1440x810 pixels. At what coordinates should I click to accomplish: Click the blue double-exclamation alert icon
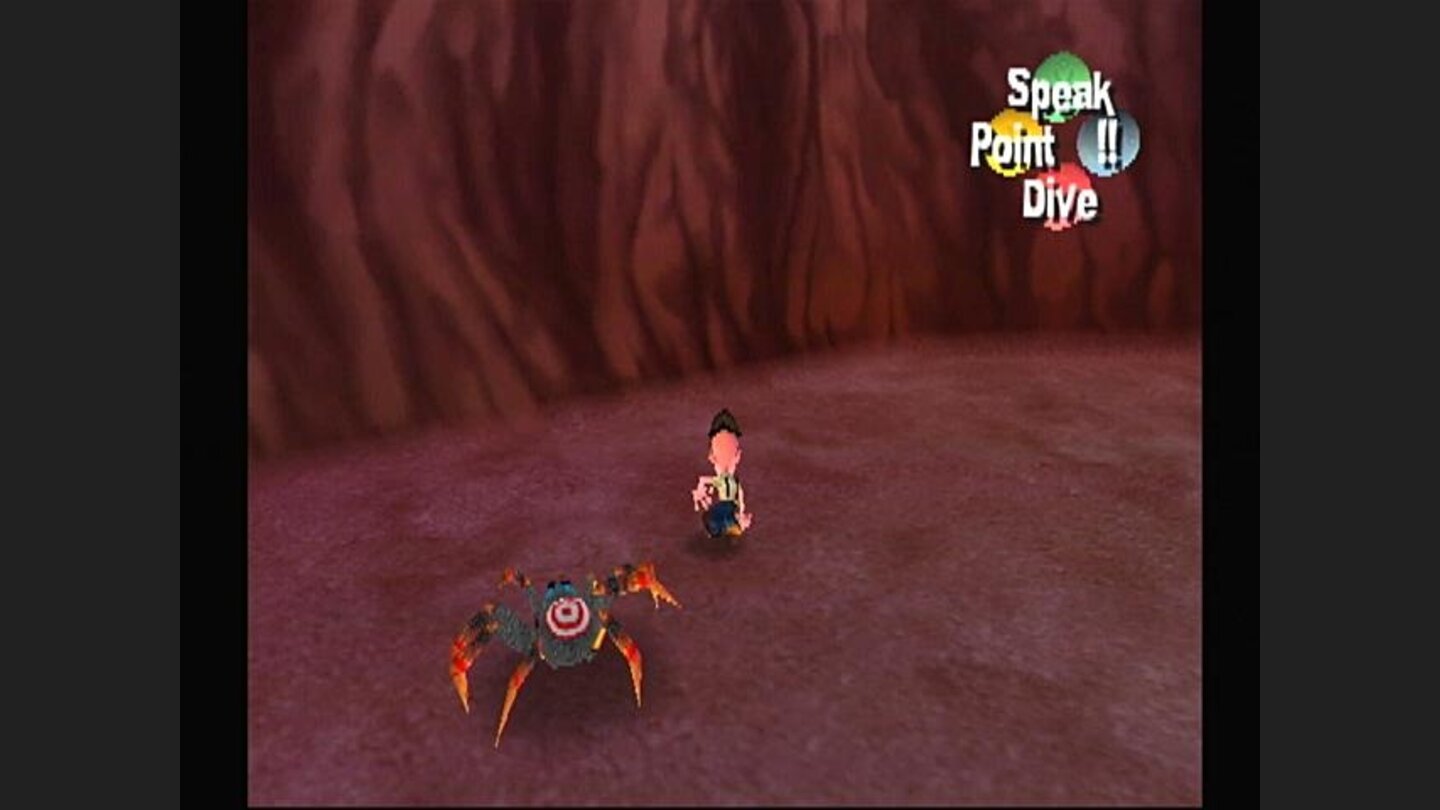tap(1110, 140)
